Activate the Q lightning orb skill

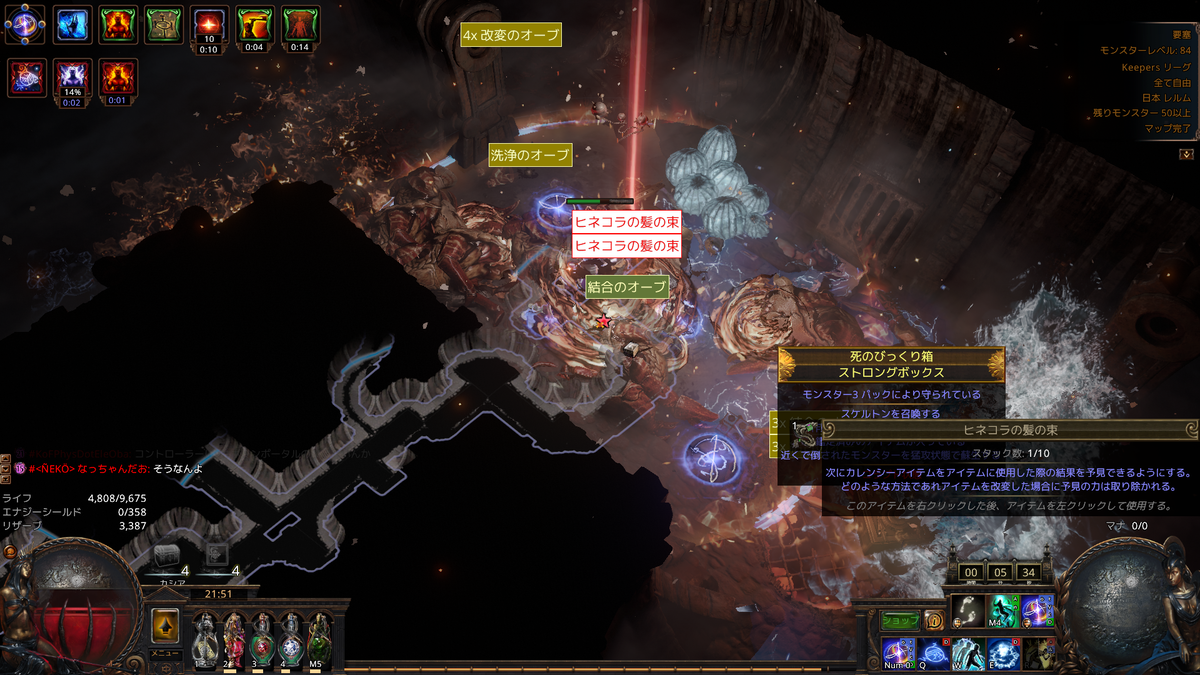(932, 653)
